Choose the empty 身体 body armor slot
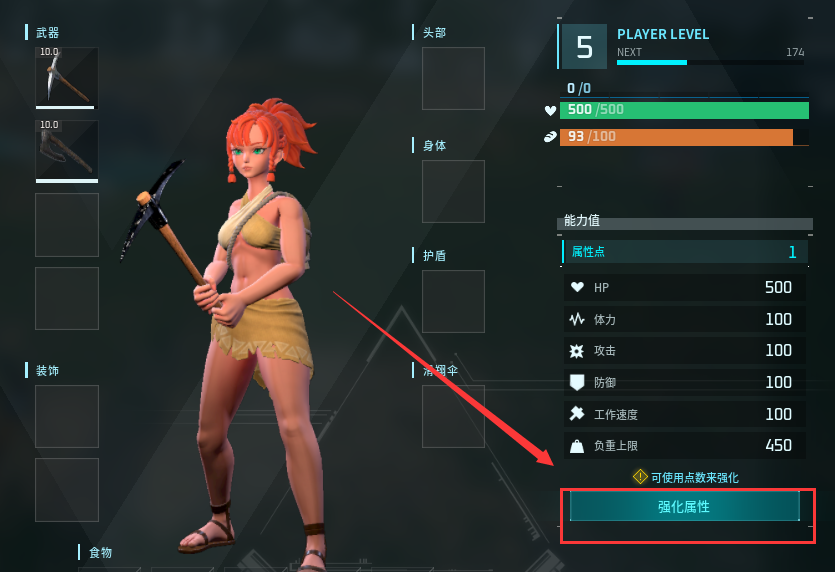This screenshot has height=572, width=835. coord(453,191)
